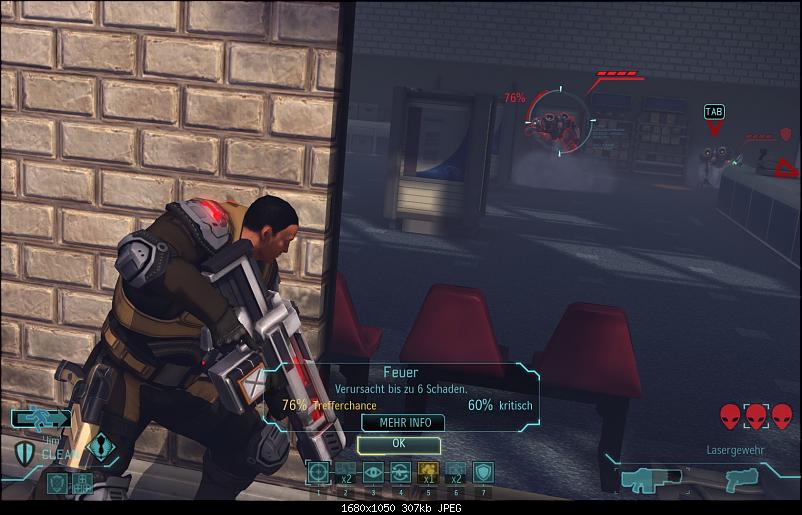Activate the eye-shaped Overwatch ability
The height and width of the screenshot is (515, 802).
[x=373, y=472]
